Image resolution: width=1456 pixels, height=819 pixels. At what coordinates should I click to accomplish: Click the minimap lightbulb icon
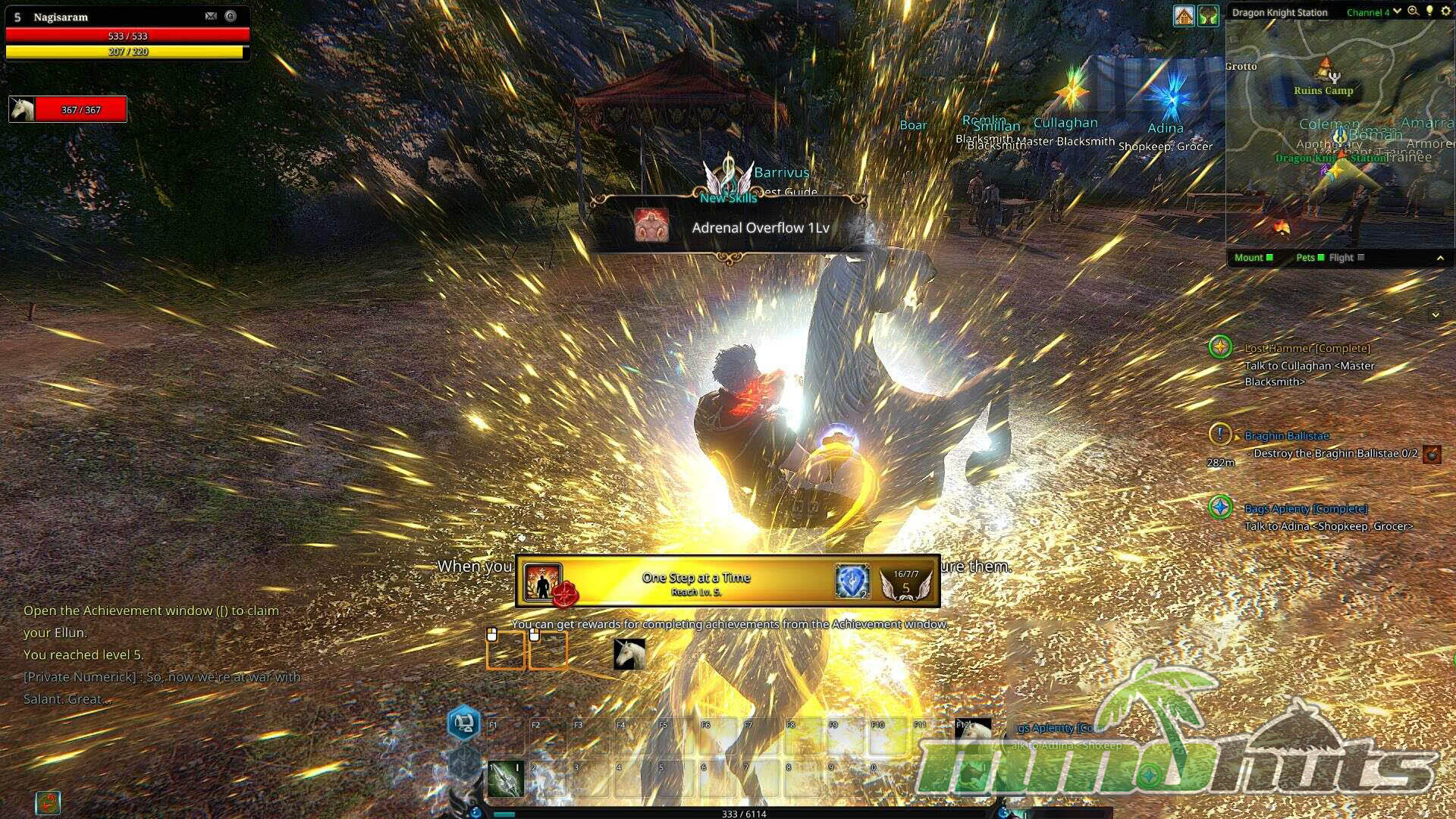(1429, 11)
